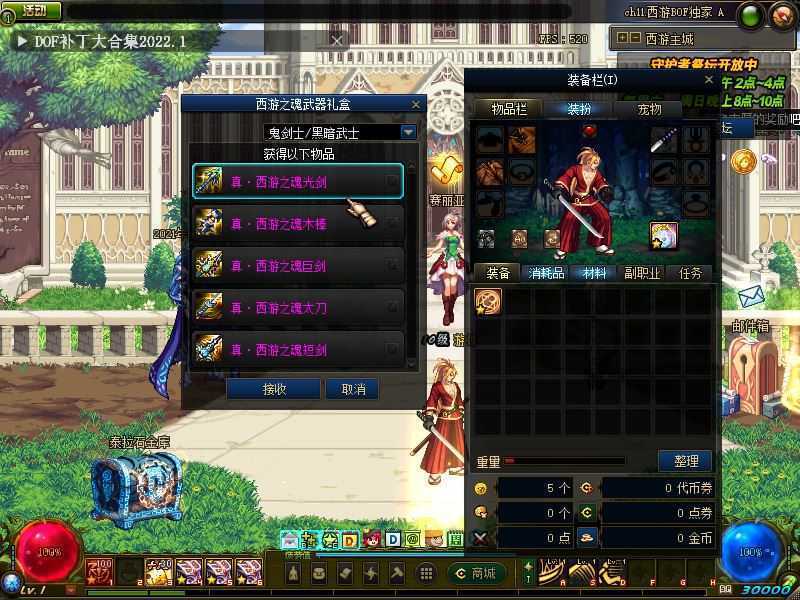Select the gift box item in inventory
Image resolution: width=800 pixels, height=600 pixels.
(x=488, y=301)
